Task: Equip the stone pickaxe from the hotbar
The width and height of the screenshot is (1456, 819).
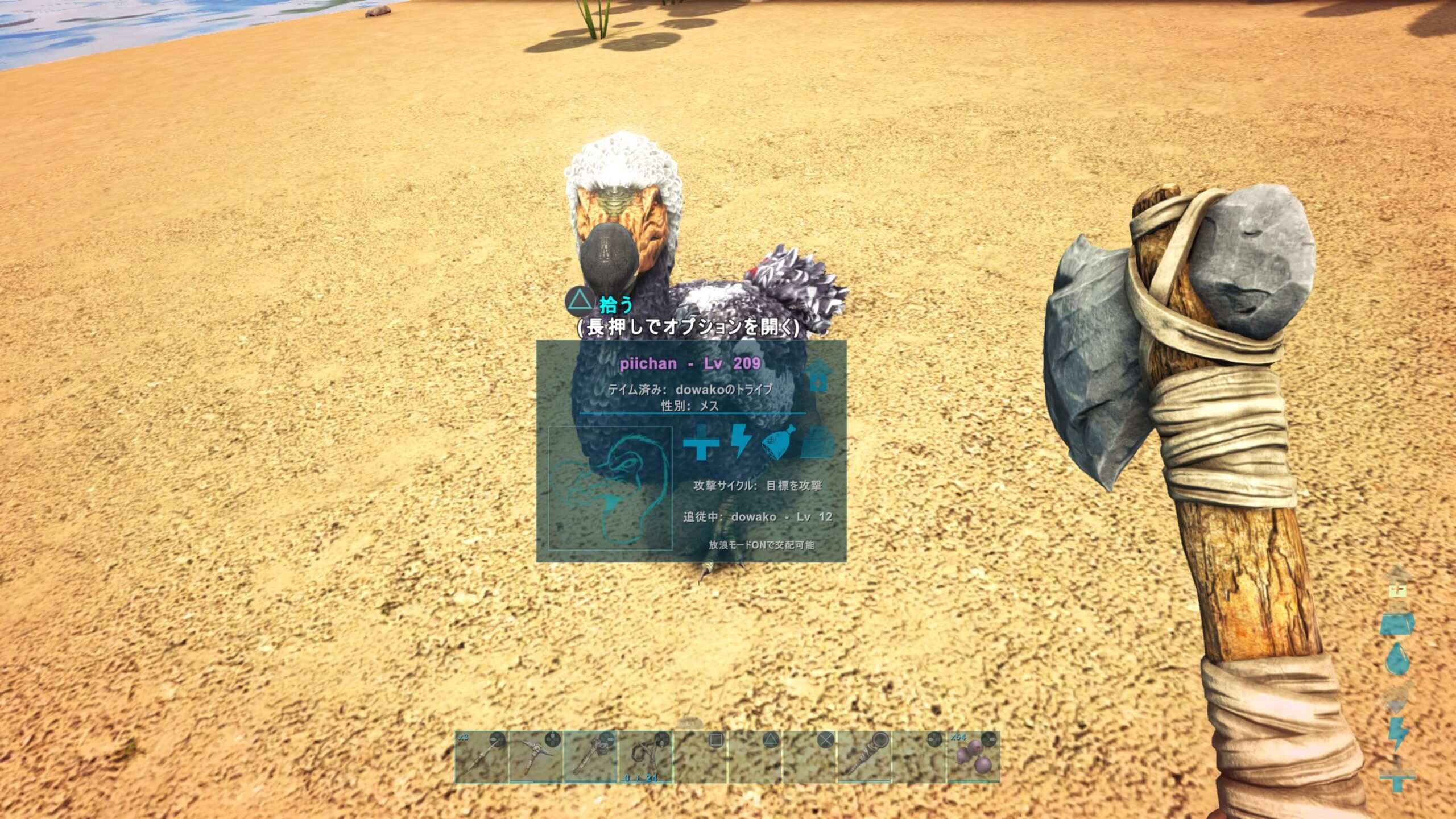Action: click(535, 757)
